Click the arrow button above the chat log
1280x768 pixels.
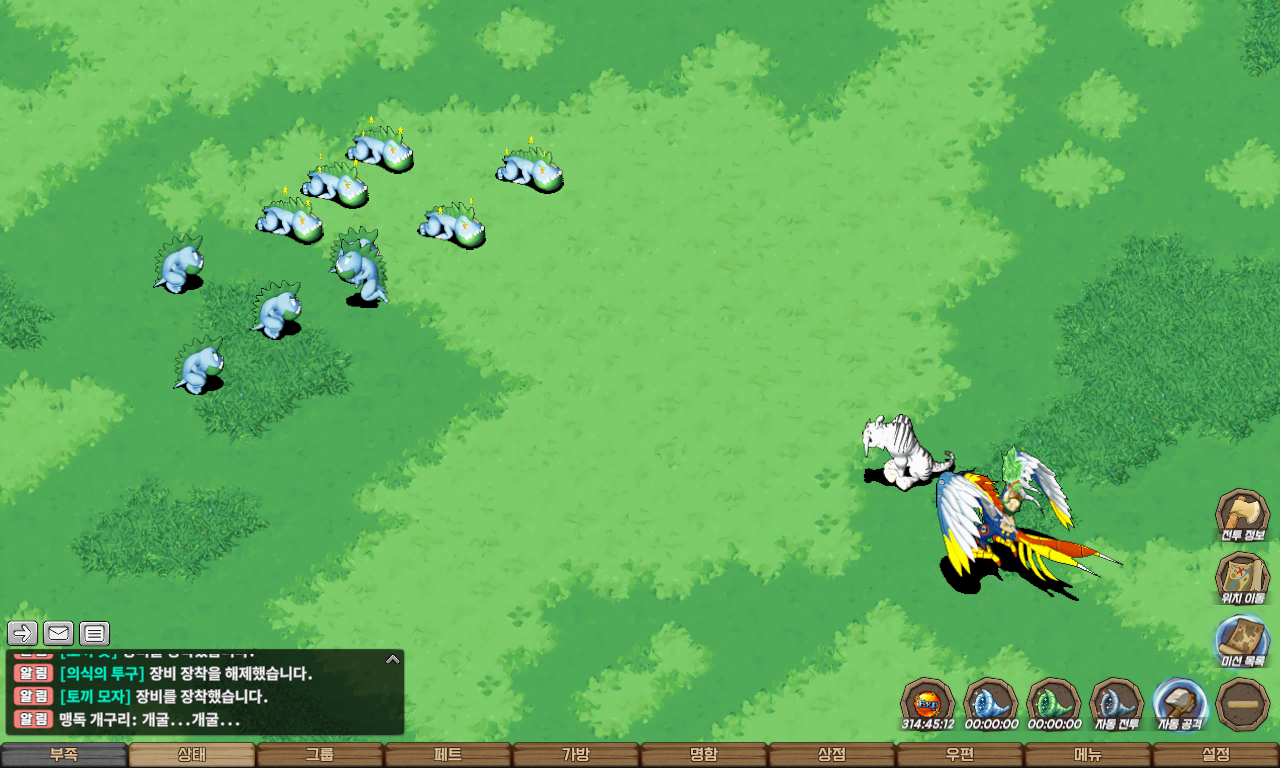(23, 633)
